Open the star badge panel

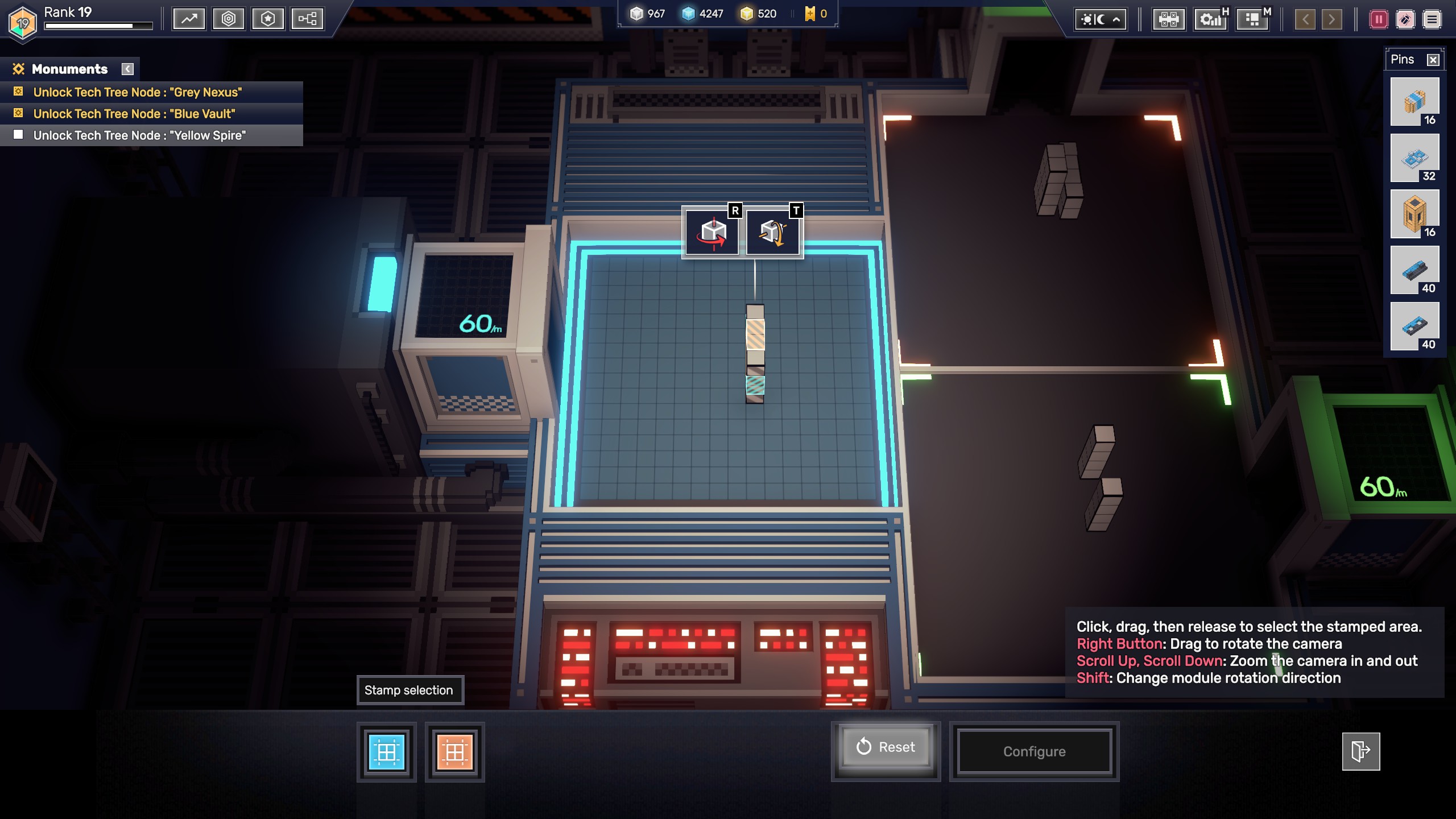268,19
